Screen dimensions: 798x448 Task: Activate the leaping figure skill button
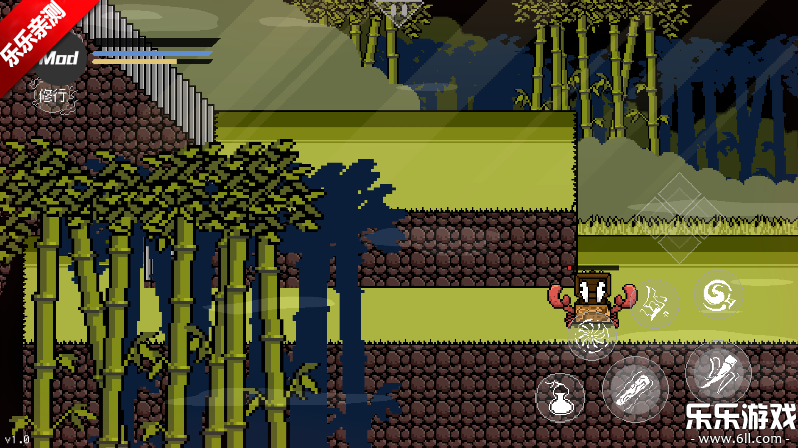click(655, 304)
